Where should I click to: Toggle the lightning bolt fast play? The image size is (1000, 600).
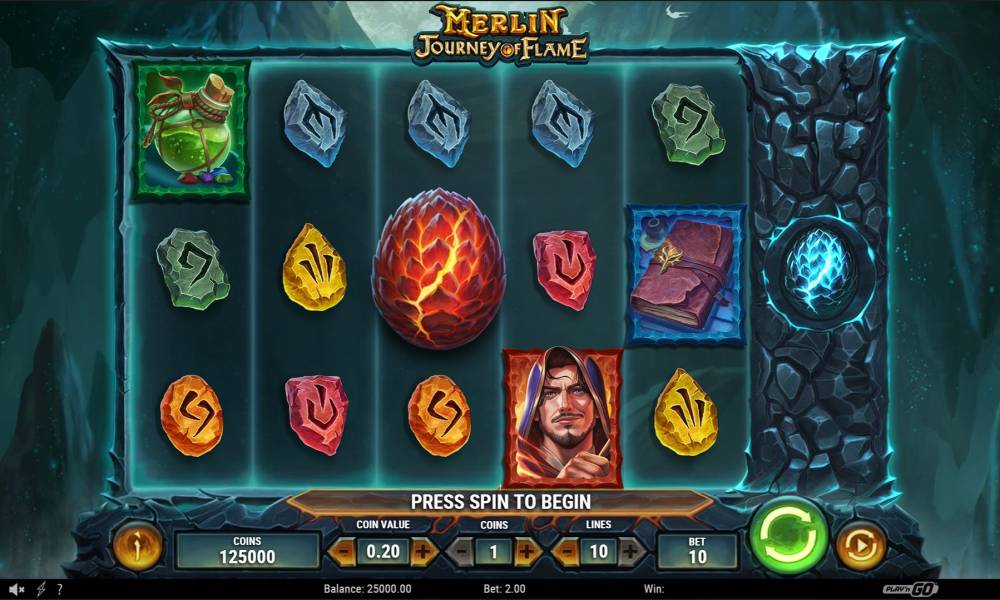click(x=41, y=589)
